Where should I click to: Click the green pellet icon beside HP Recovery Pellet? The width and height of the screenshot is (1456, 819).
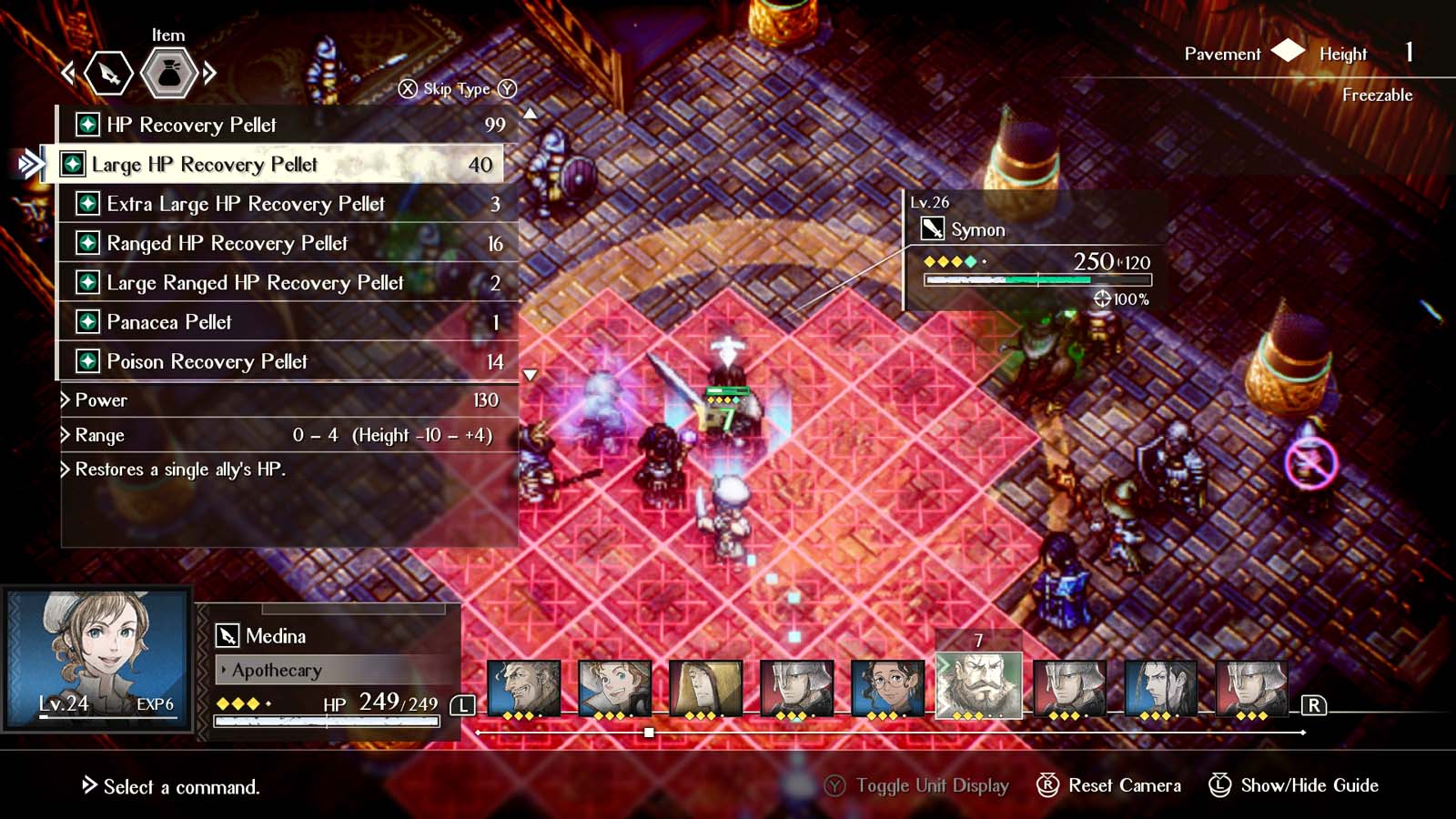click(x=86, y=125)
